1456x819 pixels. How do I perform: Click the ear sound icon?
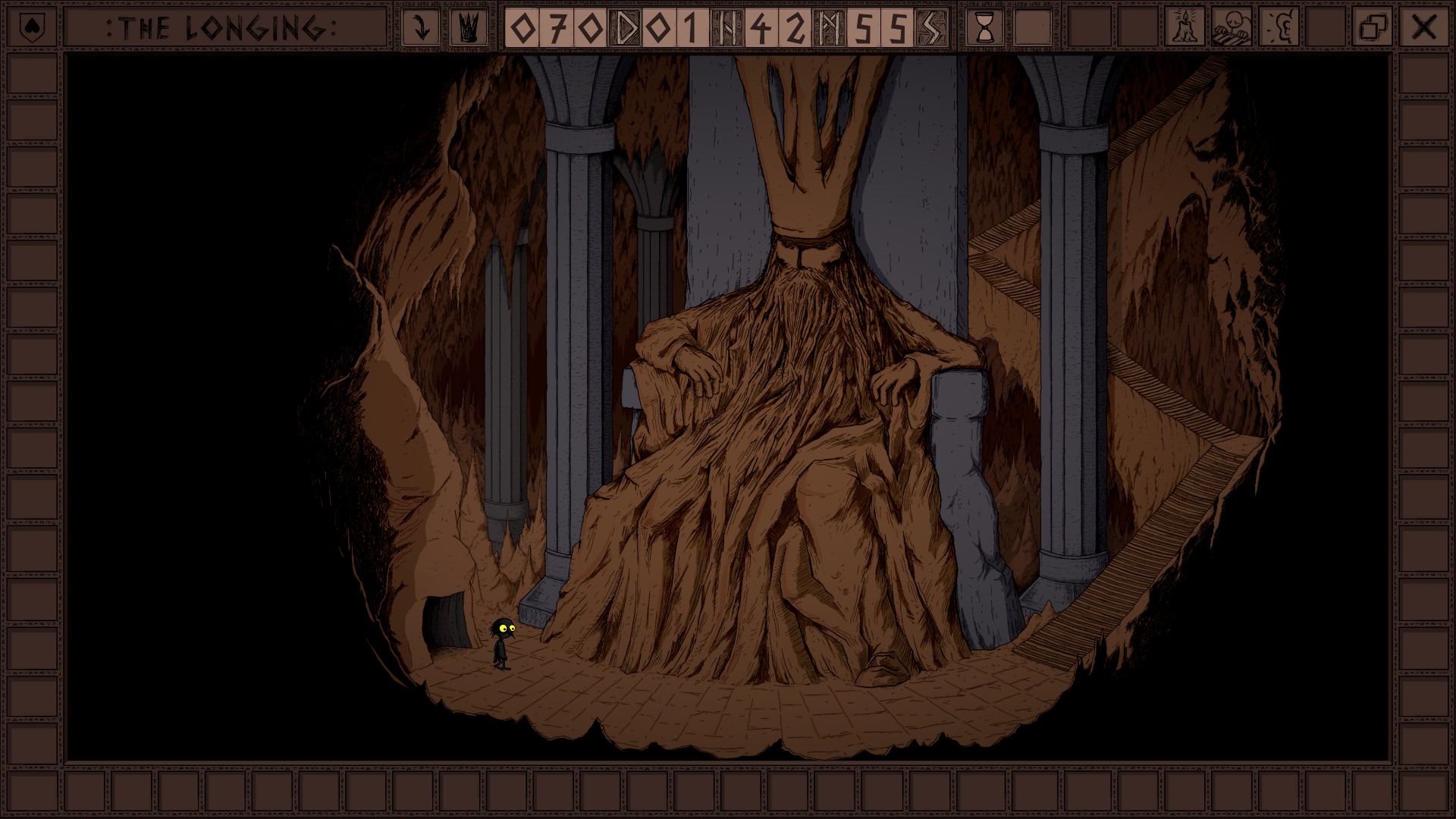tap(1279, 28)
